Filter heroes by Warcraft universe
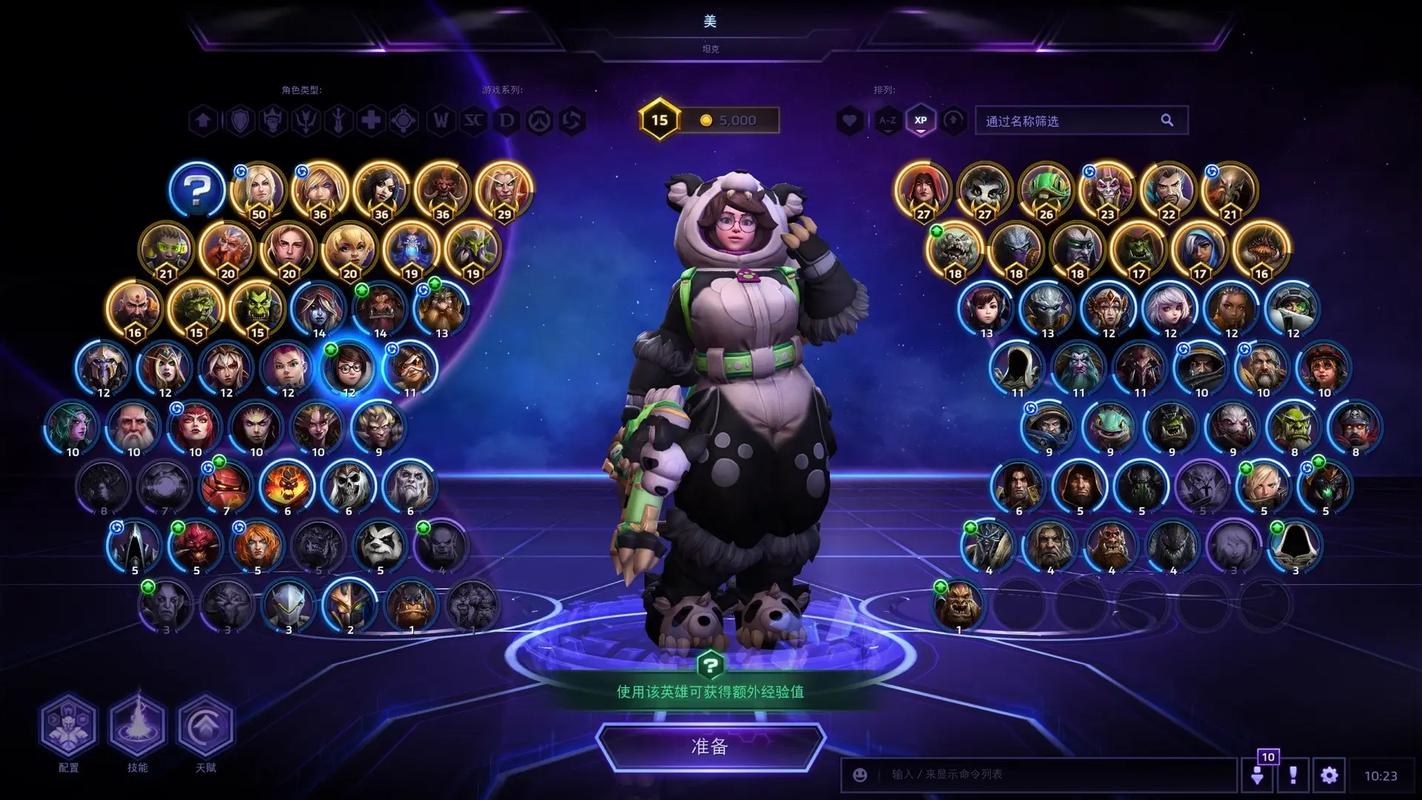This screenshot has height=800, width=1422. [441, 121]
